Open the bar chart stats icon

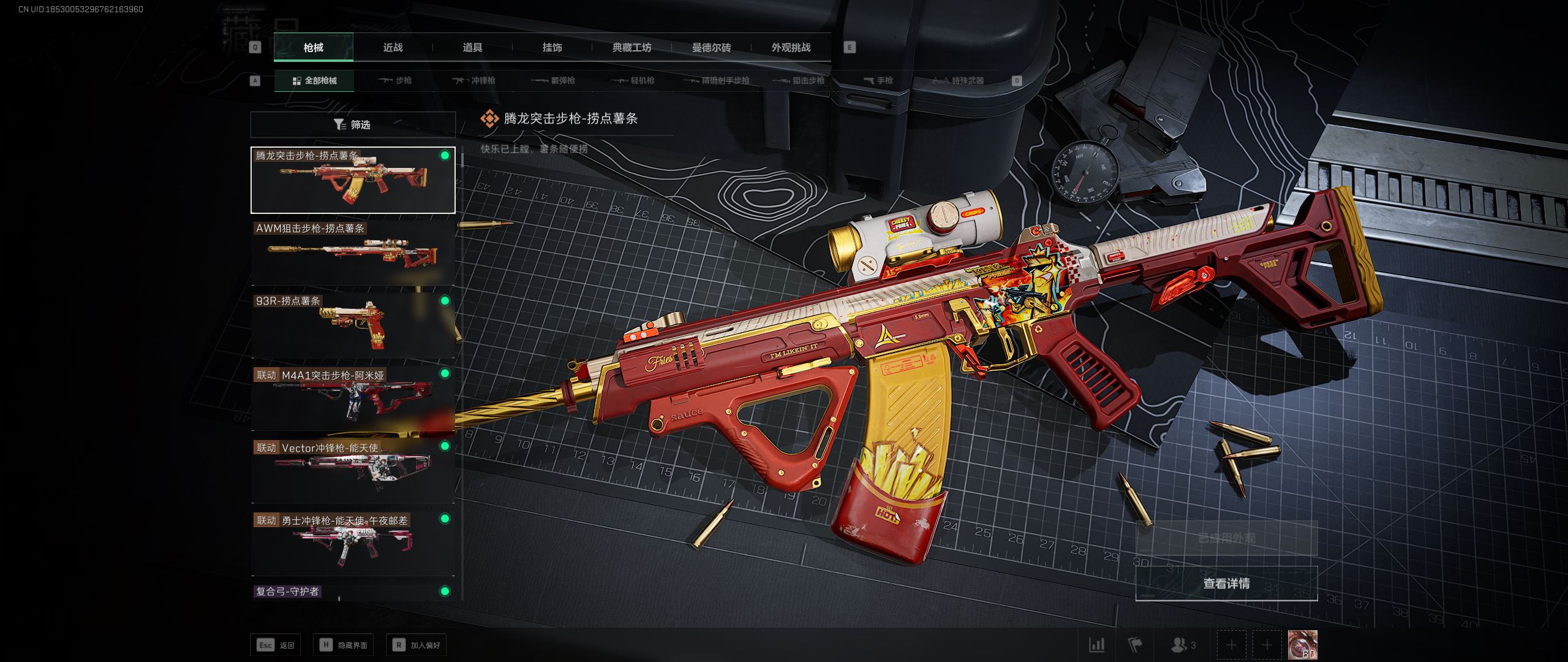click(1096, 645)
